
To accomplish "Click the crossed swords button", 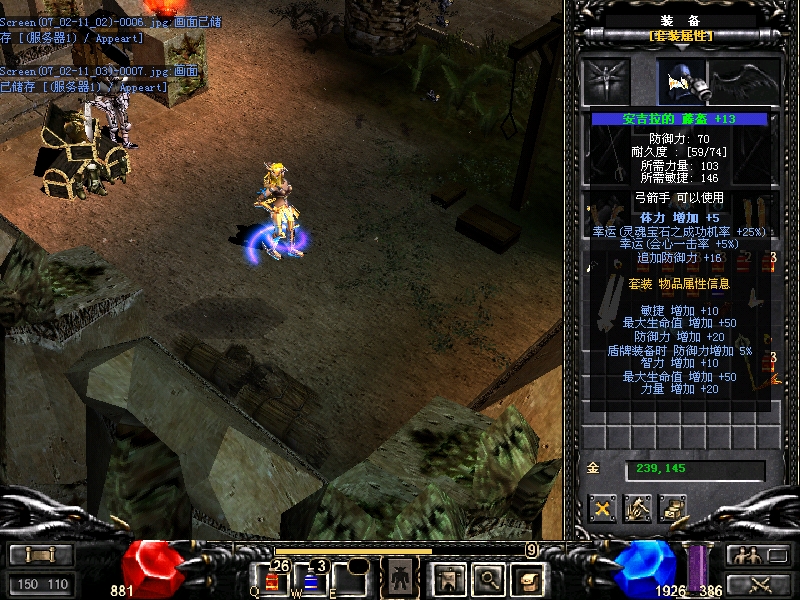I will click(x=758, y=584).
